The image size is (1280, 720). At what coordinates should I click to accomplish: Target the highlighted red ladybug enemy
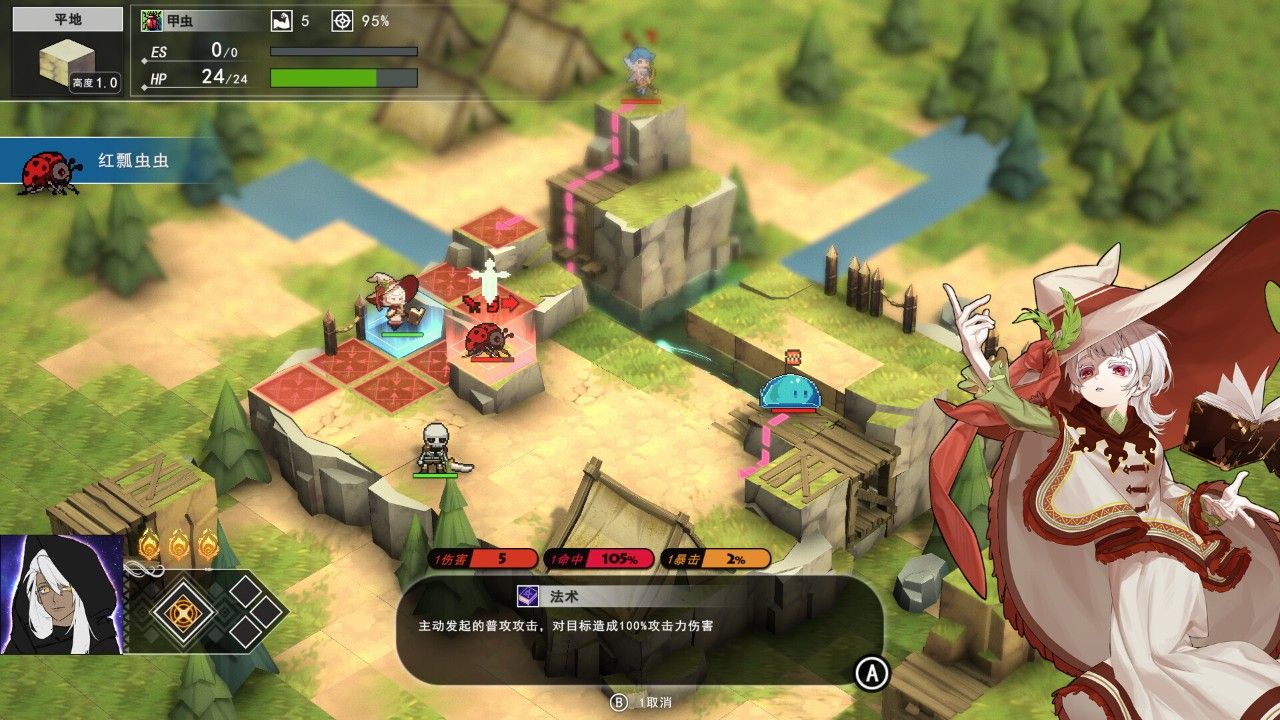tap(487, 340)
